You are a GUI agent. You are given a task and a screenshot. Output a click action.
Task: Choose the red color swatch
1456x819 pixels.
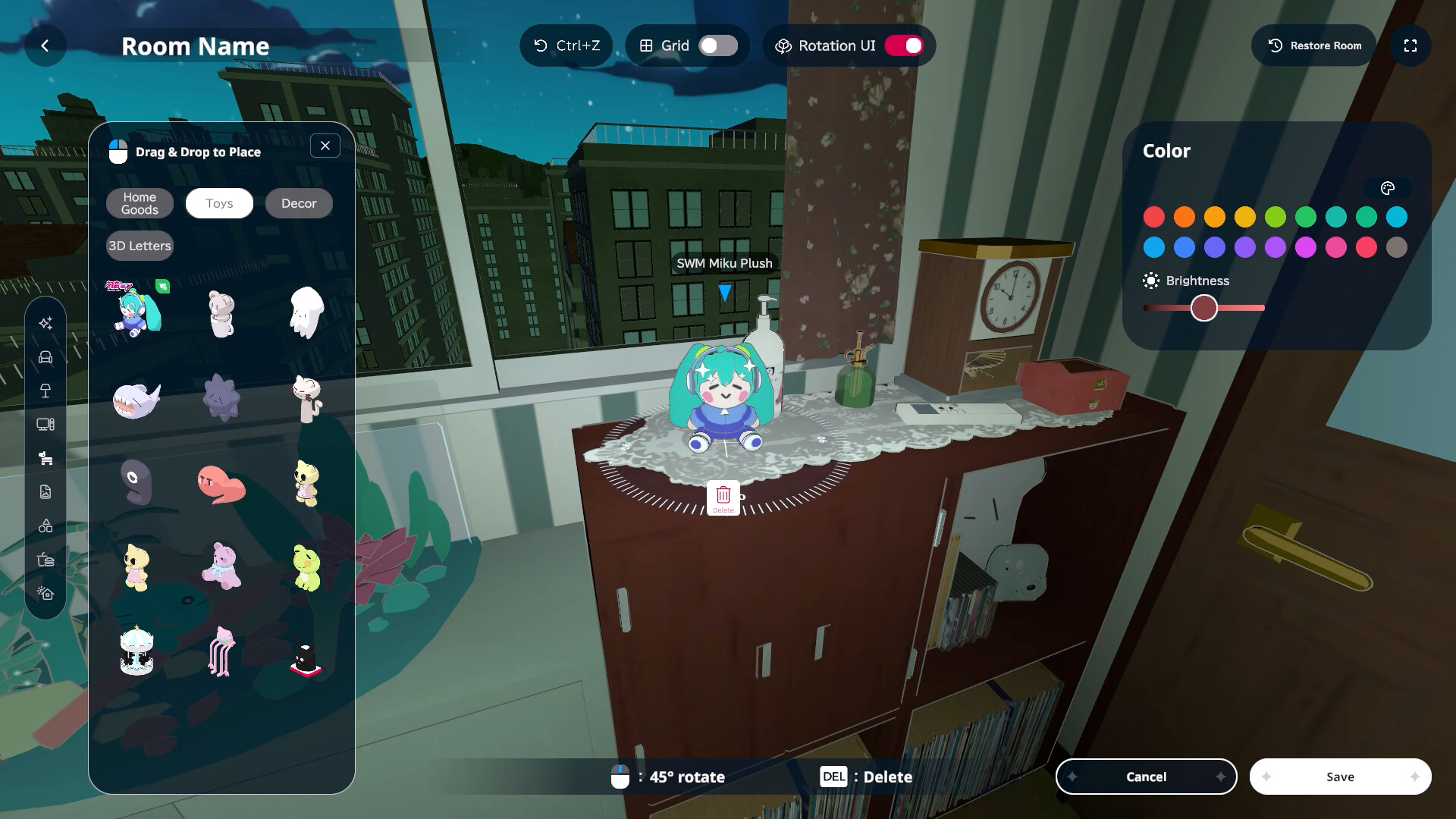[x=1154, y=218]
